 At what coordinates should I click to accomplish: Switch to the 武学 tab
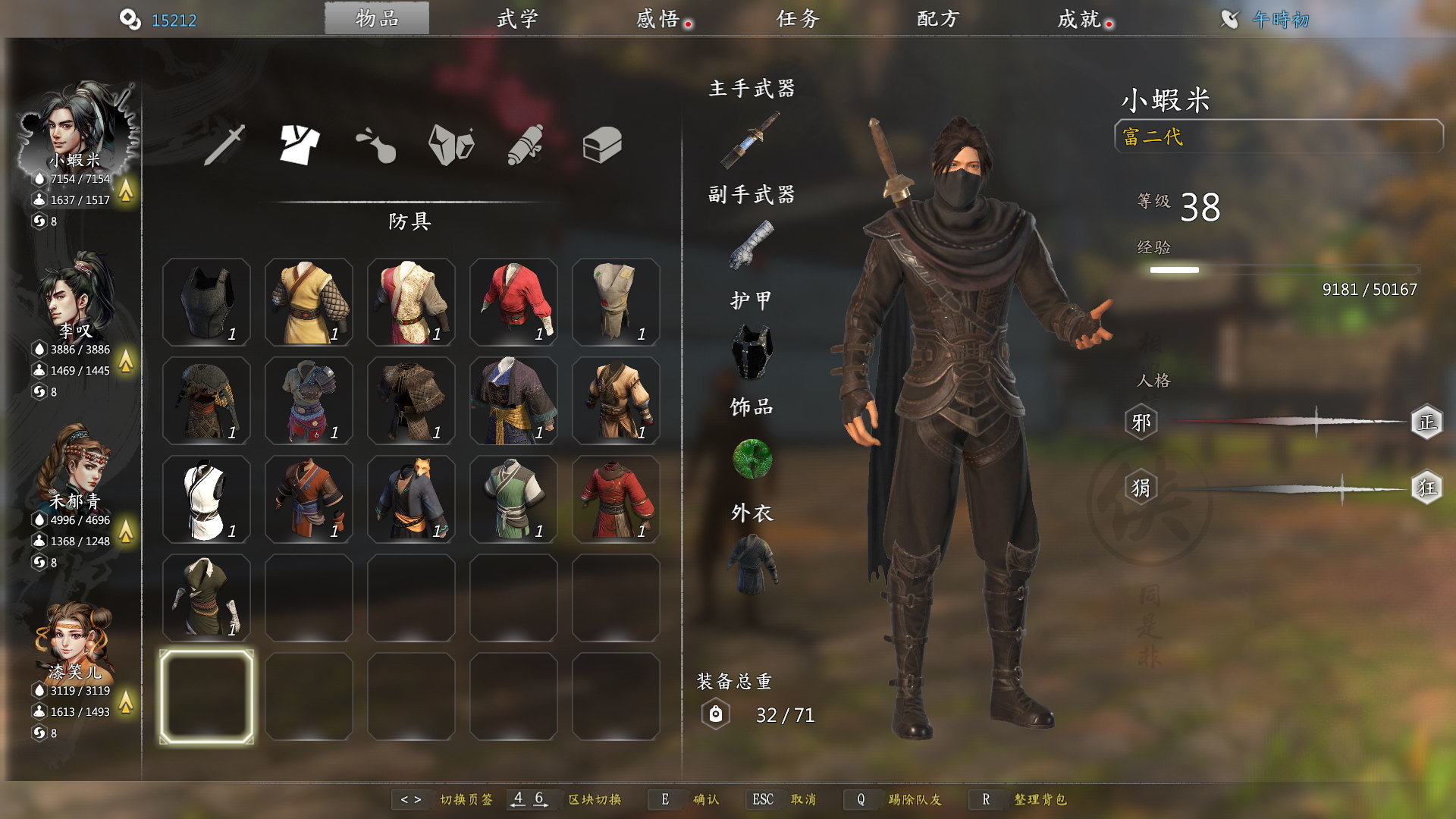[517, 19]
